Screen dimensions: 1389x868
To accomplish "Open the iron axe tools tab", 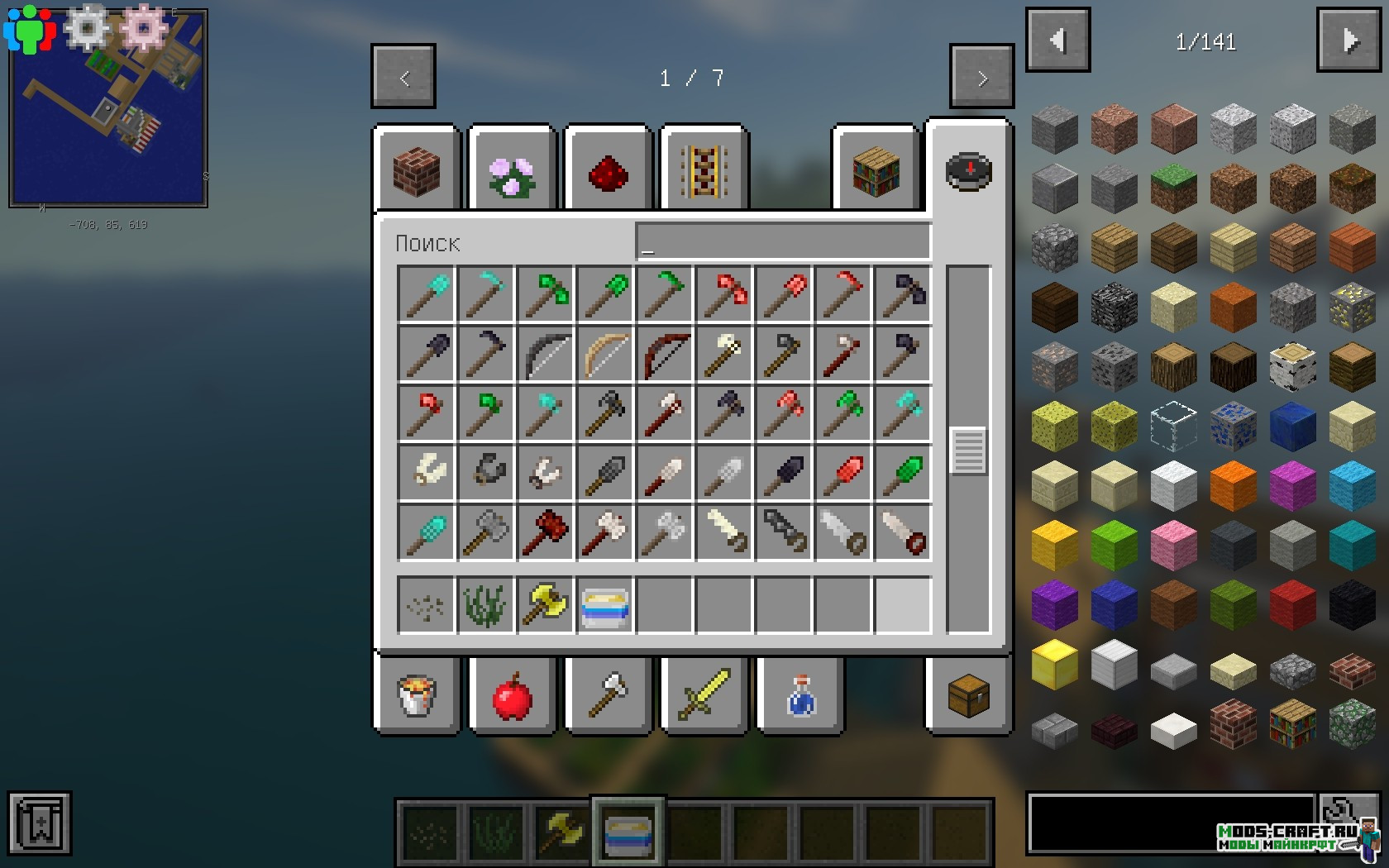I will pyautogui.click(x=608, y=695).
